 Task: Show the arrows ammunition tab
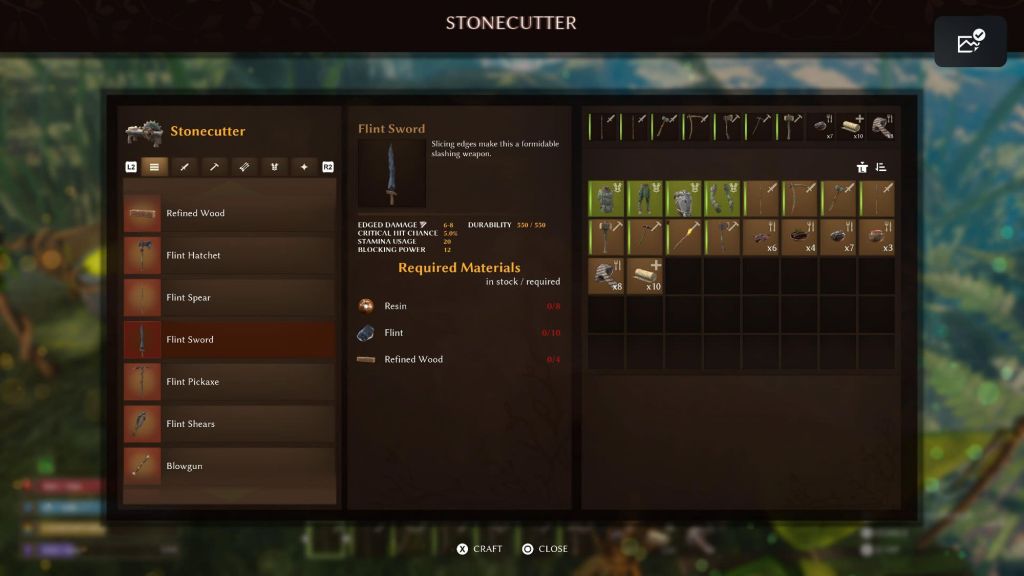click(245, 167)
